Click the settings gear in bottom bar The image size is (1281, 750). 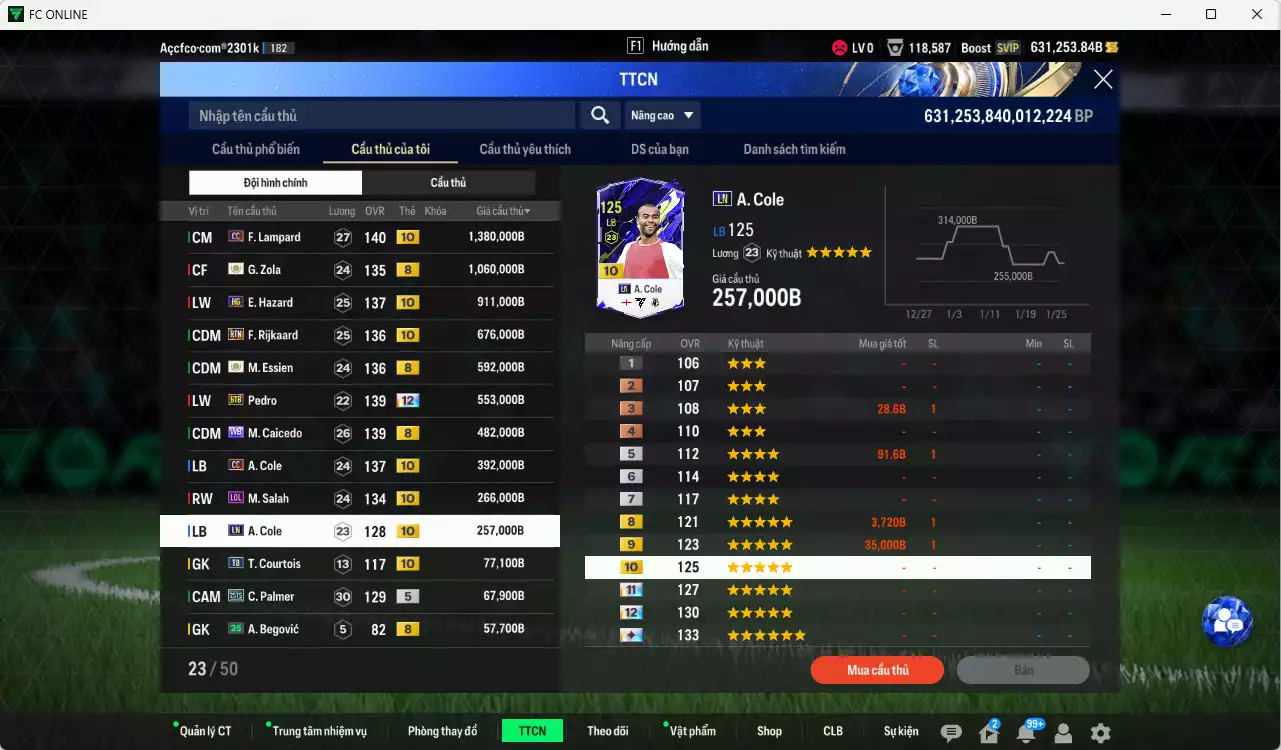click(x=1098, y=731)
